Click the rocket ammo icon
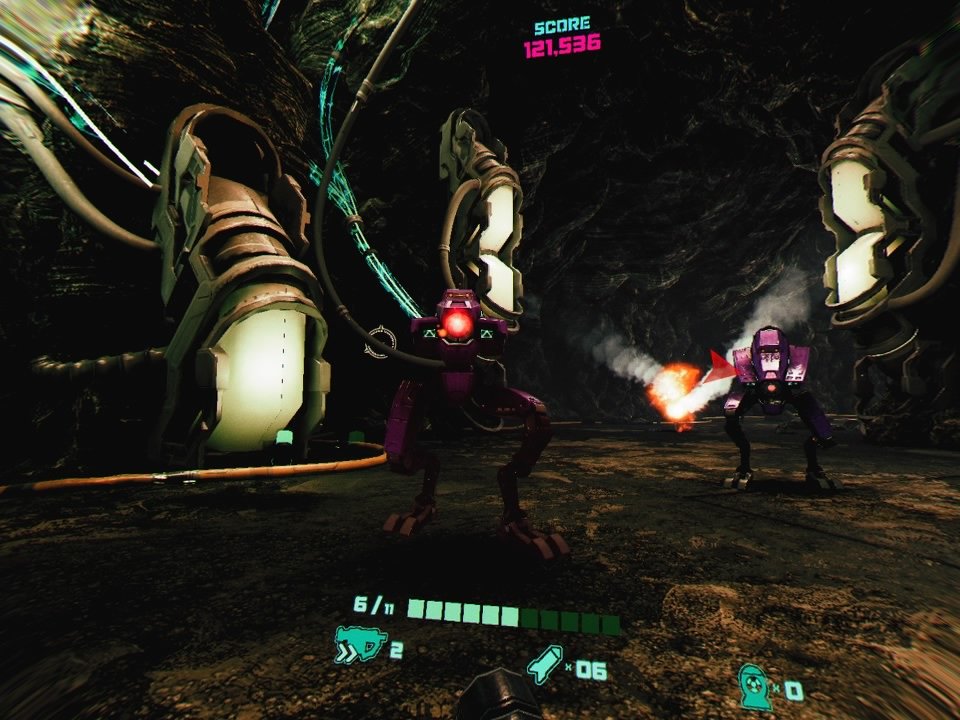The width and height of the screenshot is (960, 720). 544,665
